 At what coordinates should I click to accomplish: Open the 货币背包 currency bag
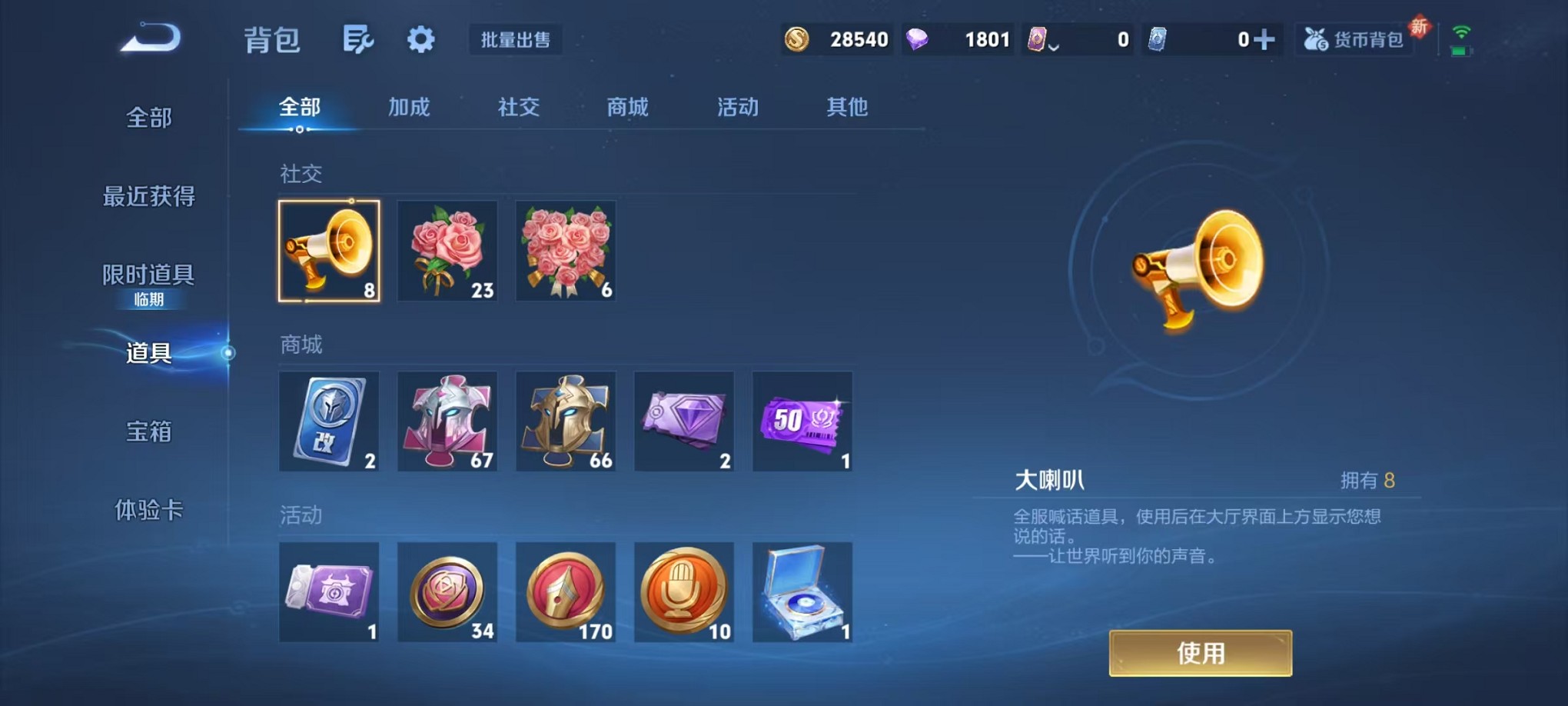pos(1354,38)
